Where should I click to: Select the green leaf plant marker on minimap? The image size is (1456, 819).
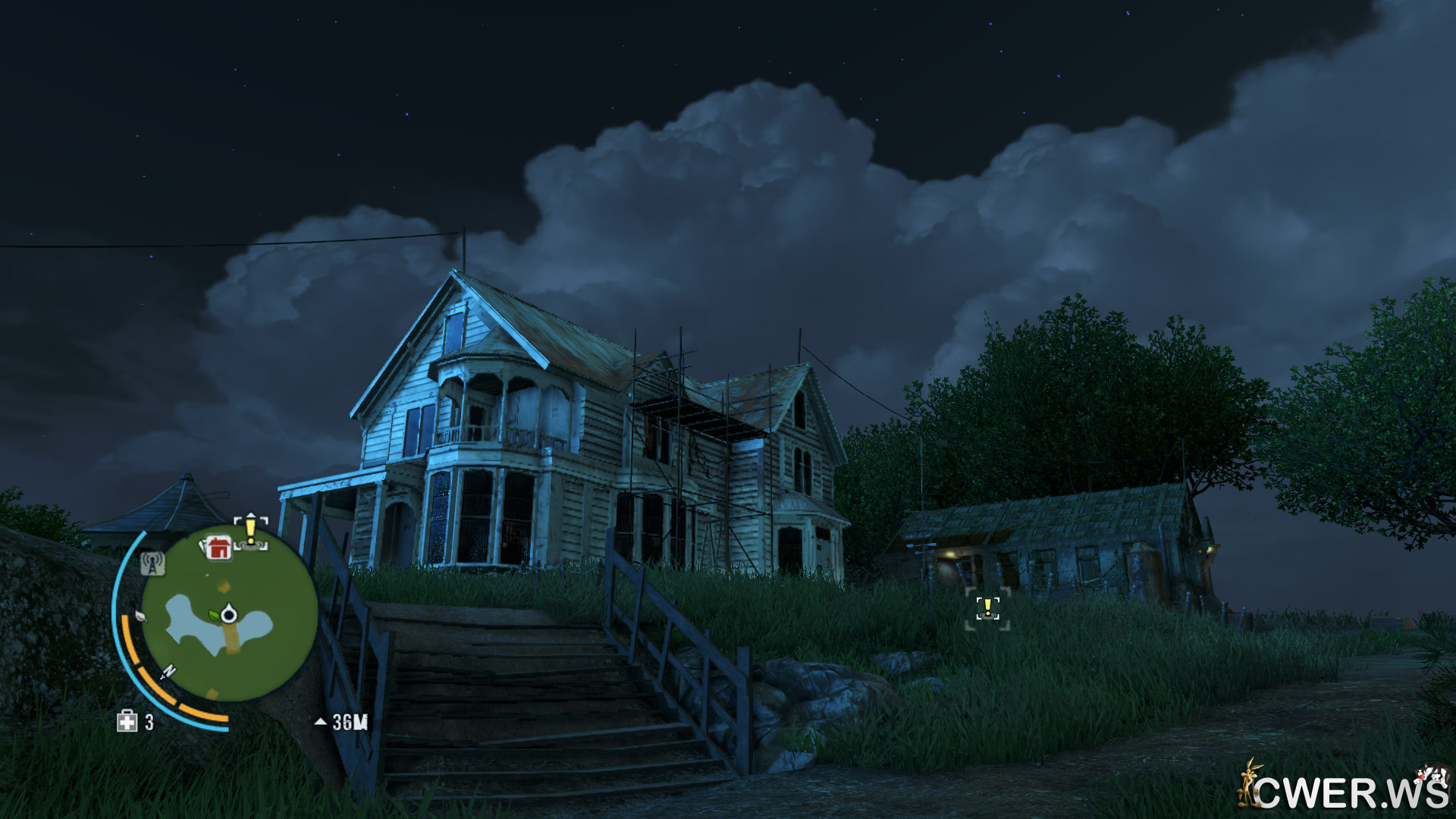coord(215,614)
